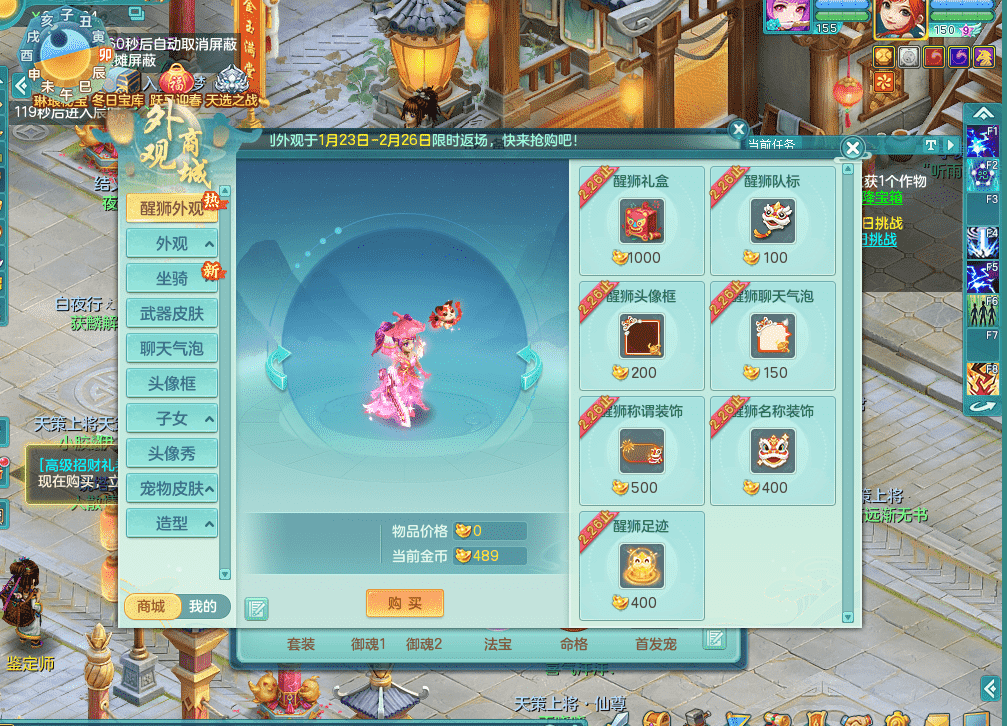Open the 坐骑 mount category
This screenshot has width=1007, height=726.
click(x=172, y=279)
